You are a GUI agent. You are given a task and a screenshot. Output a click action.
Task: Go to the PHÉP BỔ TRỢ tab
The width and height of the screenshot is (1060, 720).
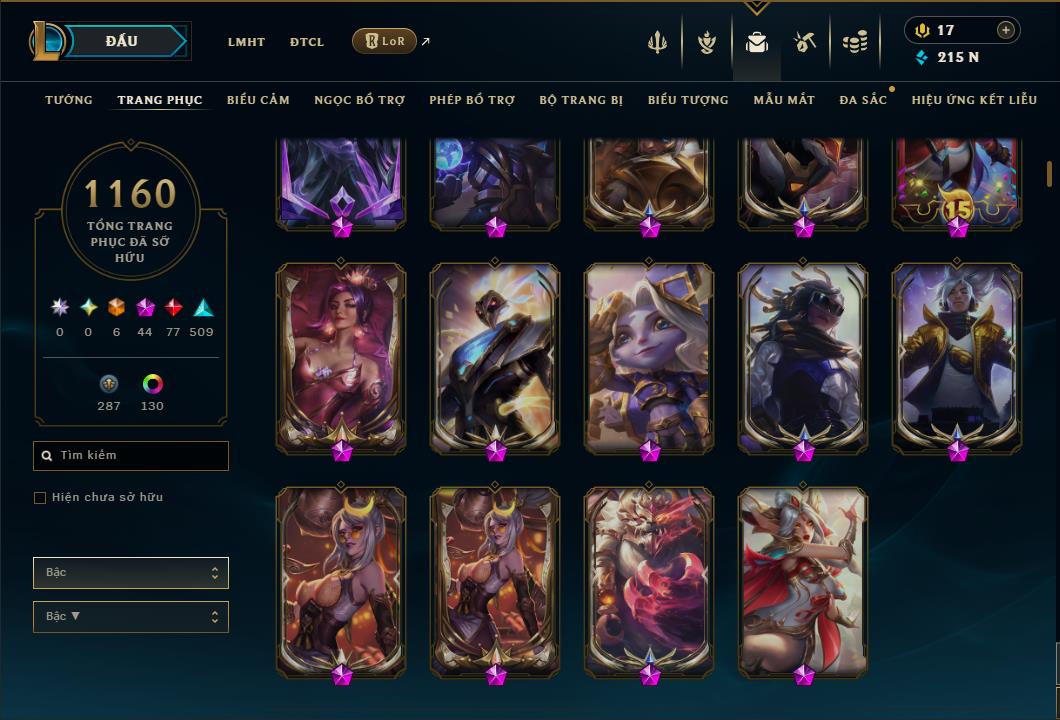(472, 100)
